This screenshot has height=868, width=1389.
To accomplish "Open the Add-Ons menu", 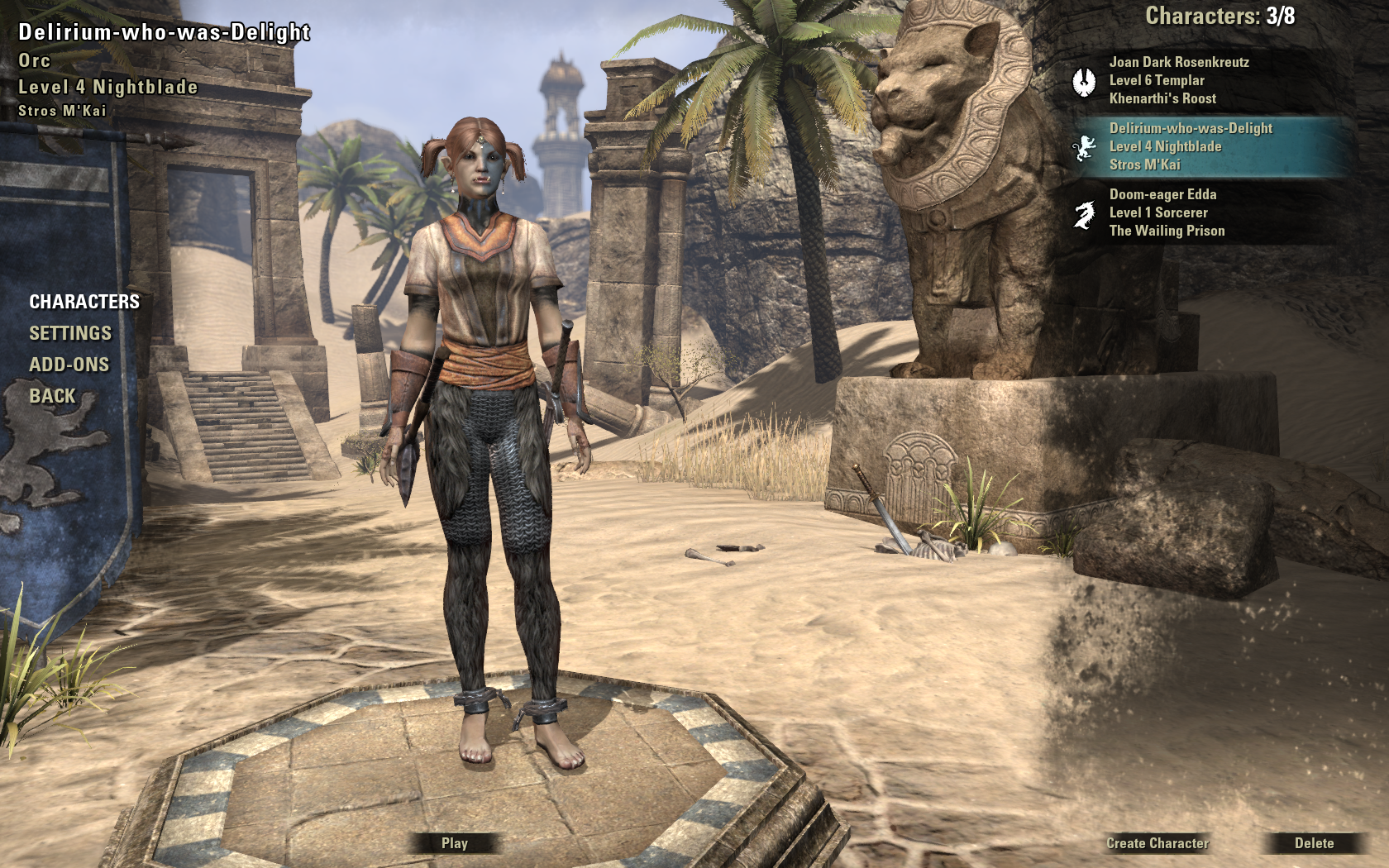I will coord(69,365).
